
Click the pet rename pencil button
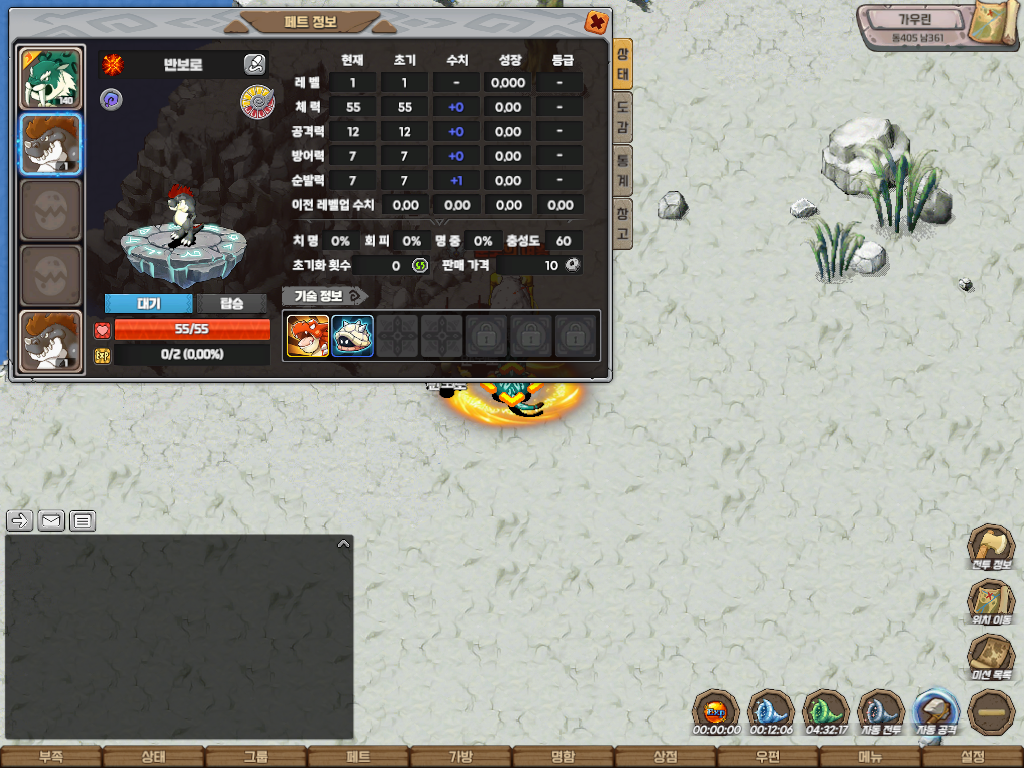(x=254, y=65)
